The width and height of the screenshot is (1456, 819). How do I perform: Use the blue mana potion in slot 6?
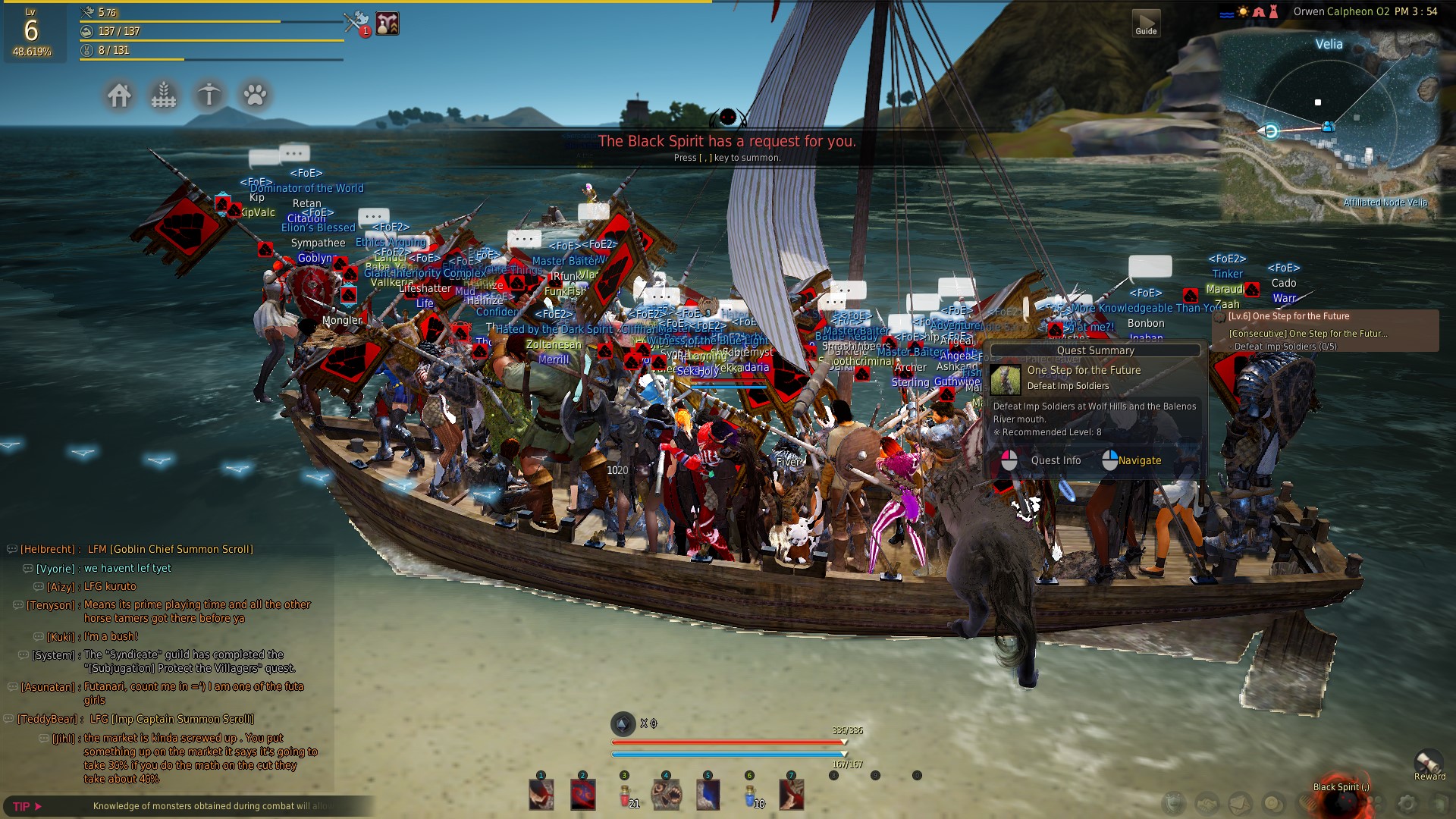tap(750, 795)
